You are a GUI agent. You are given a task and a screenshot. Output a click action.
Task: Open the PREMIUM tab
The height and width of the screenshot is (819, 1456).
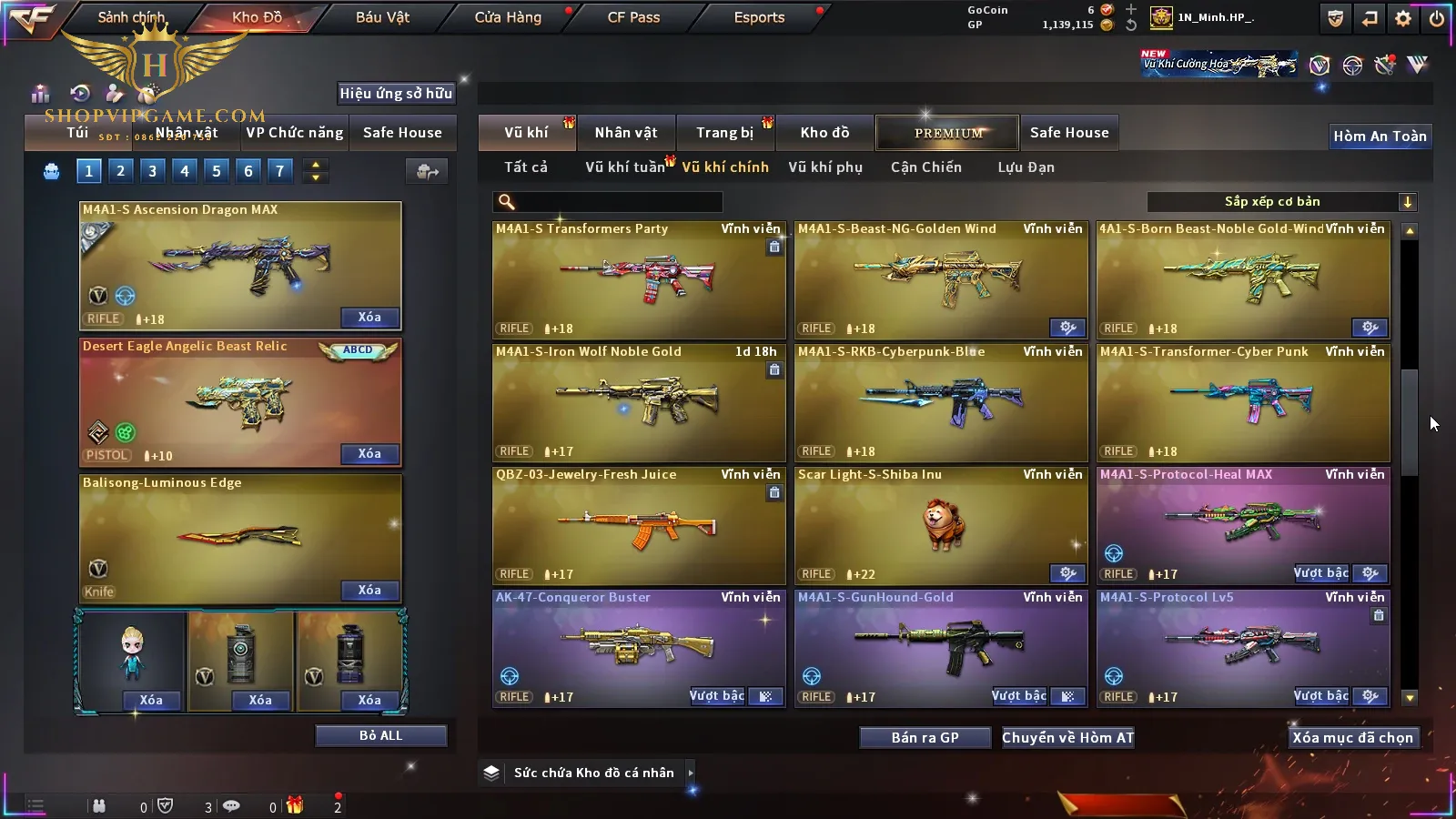click(947, 133)
